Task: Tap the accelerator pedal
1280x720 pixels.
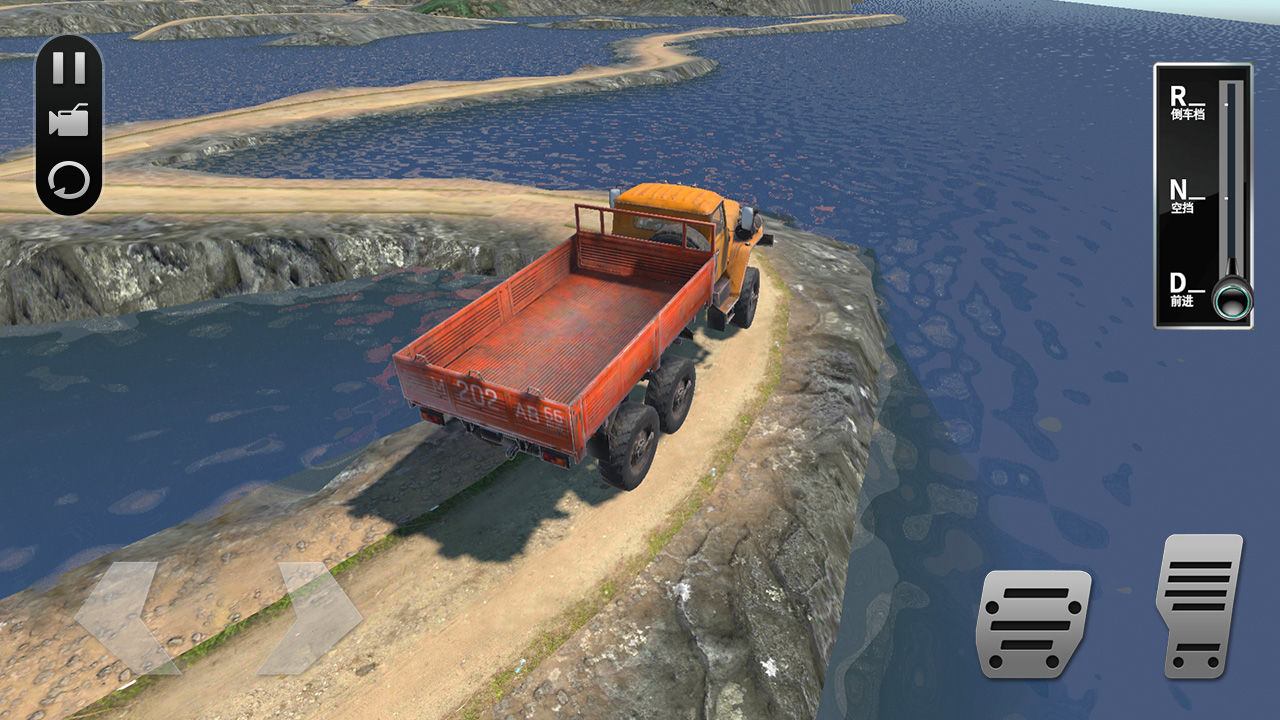Action: (1199, 606)
